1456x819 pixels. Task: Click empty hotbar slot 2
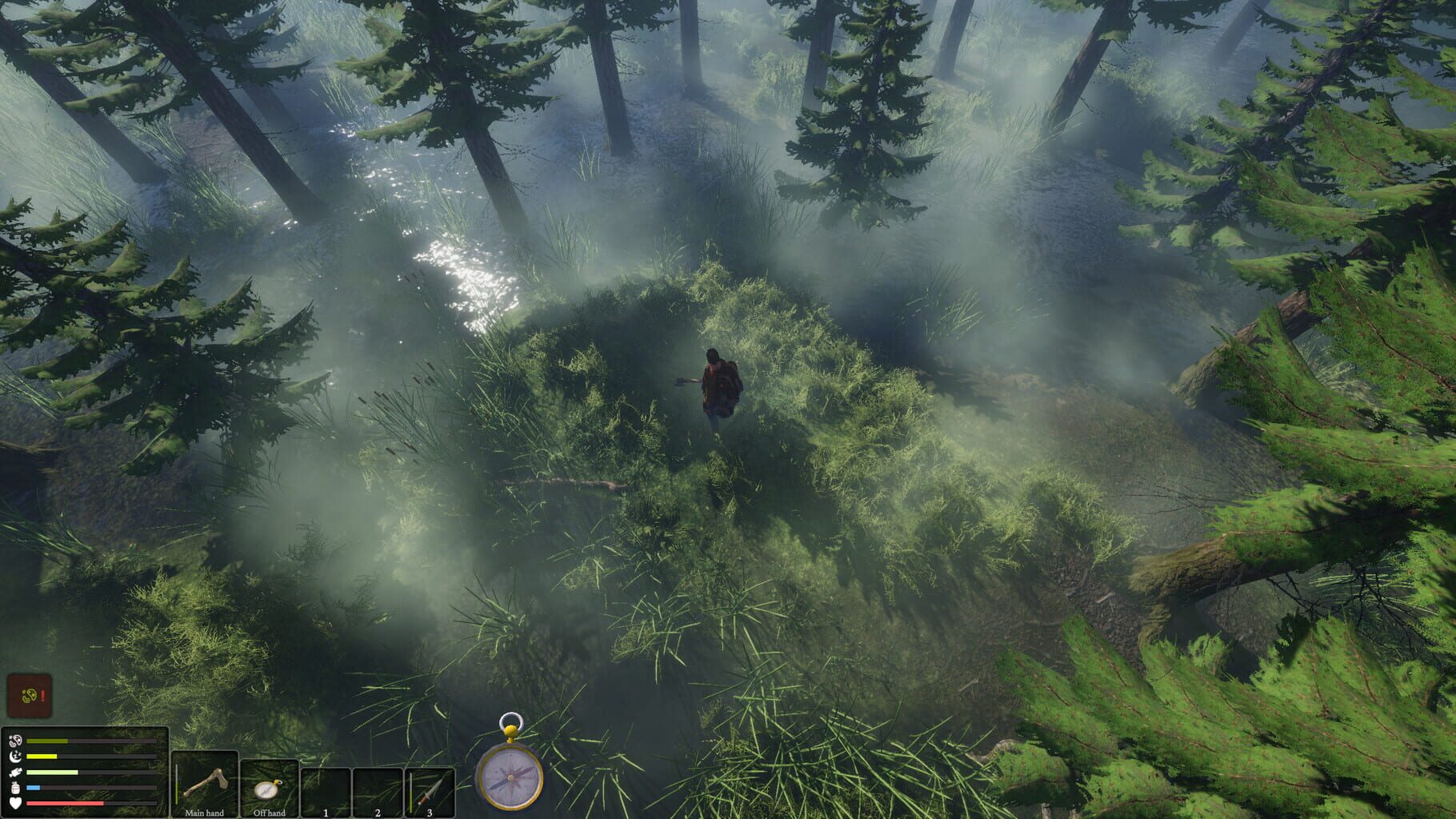[377, 790]
